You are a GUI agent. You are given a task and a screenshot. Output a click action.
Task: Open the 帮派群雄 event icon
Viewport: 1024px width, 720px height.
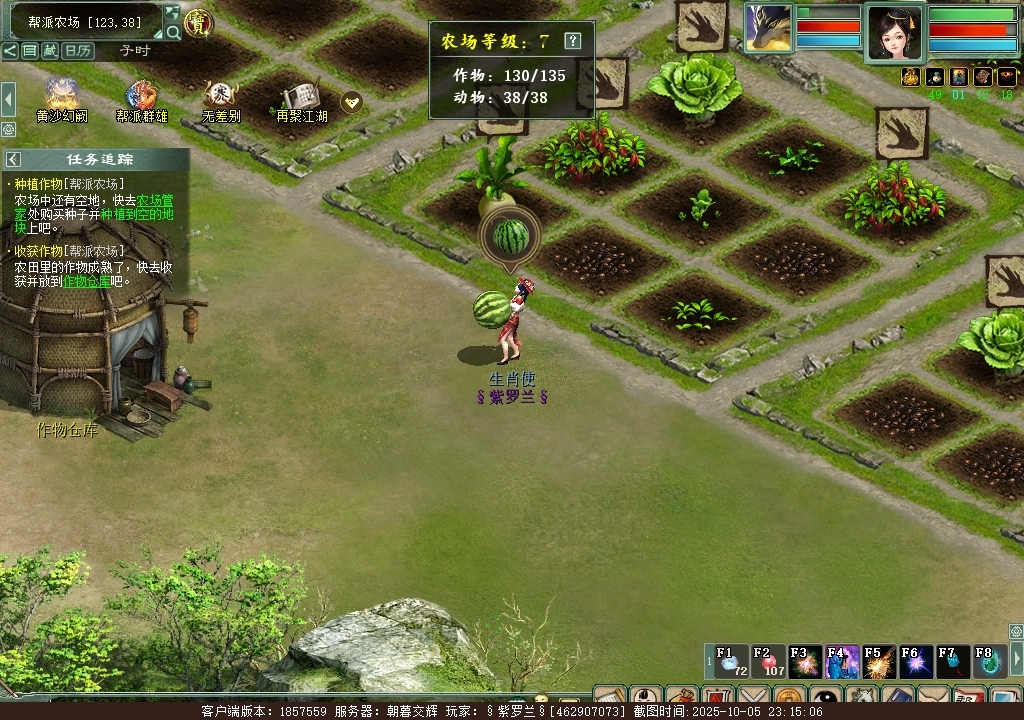[x=141, y=96]
